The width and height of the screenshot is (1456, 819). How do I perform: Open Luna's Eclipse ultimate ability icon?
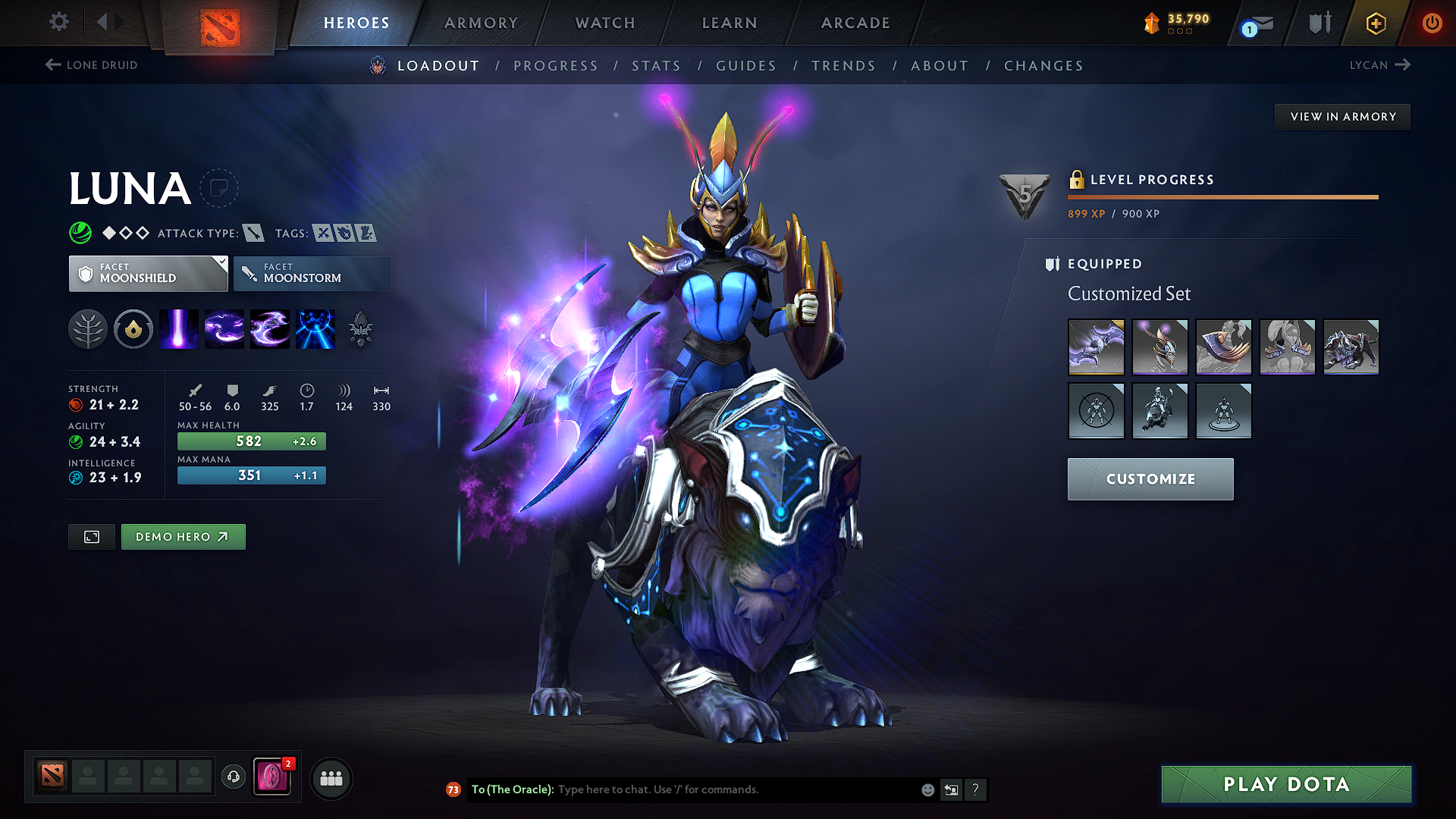pyautogui.click(x=315, y=328)
